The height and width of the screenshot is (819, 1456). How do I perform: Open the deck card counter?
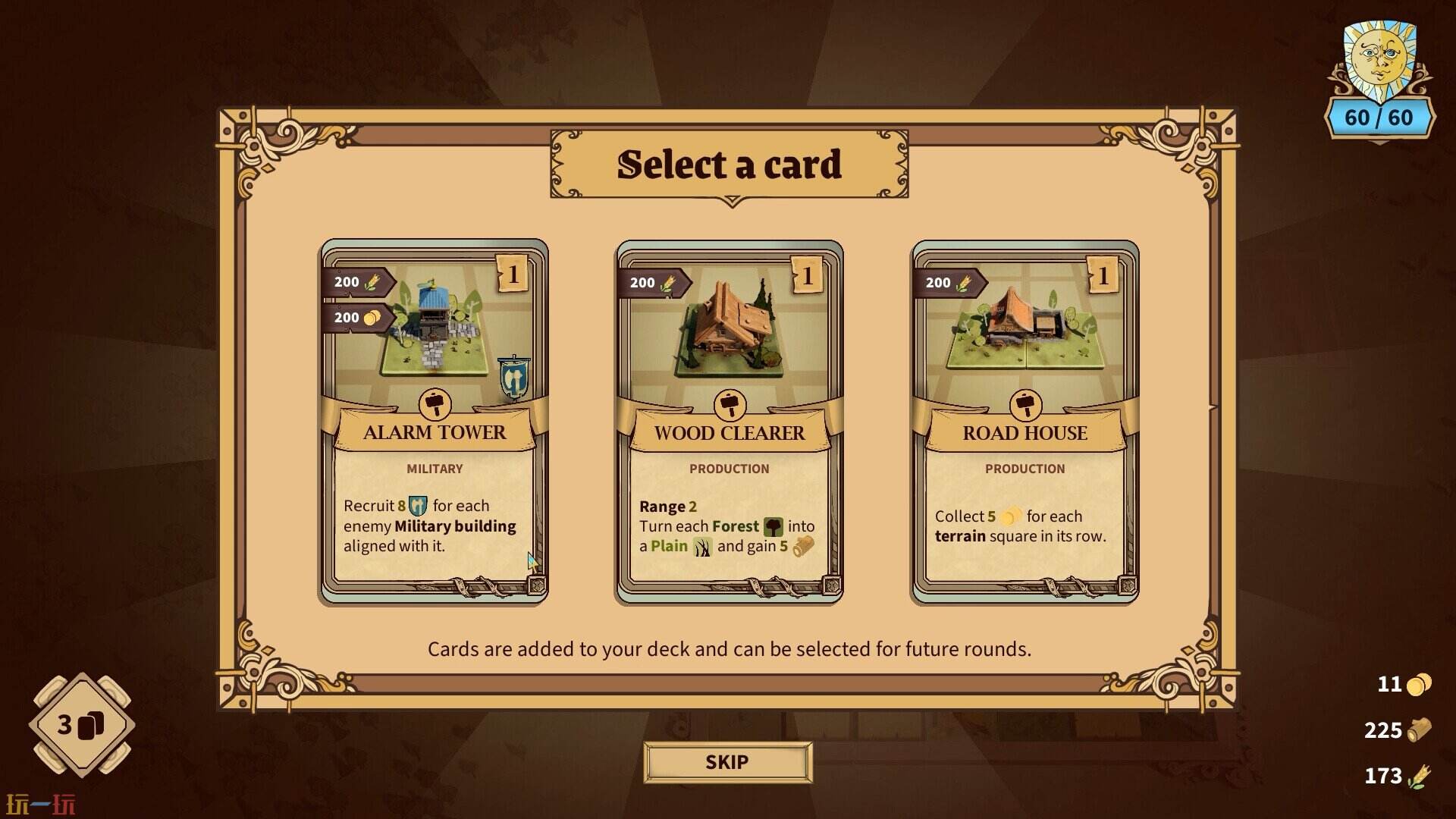tap(82, 724)
